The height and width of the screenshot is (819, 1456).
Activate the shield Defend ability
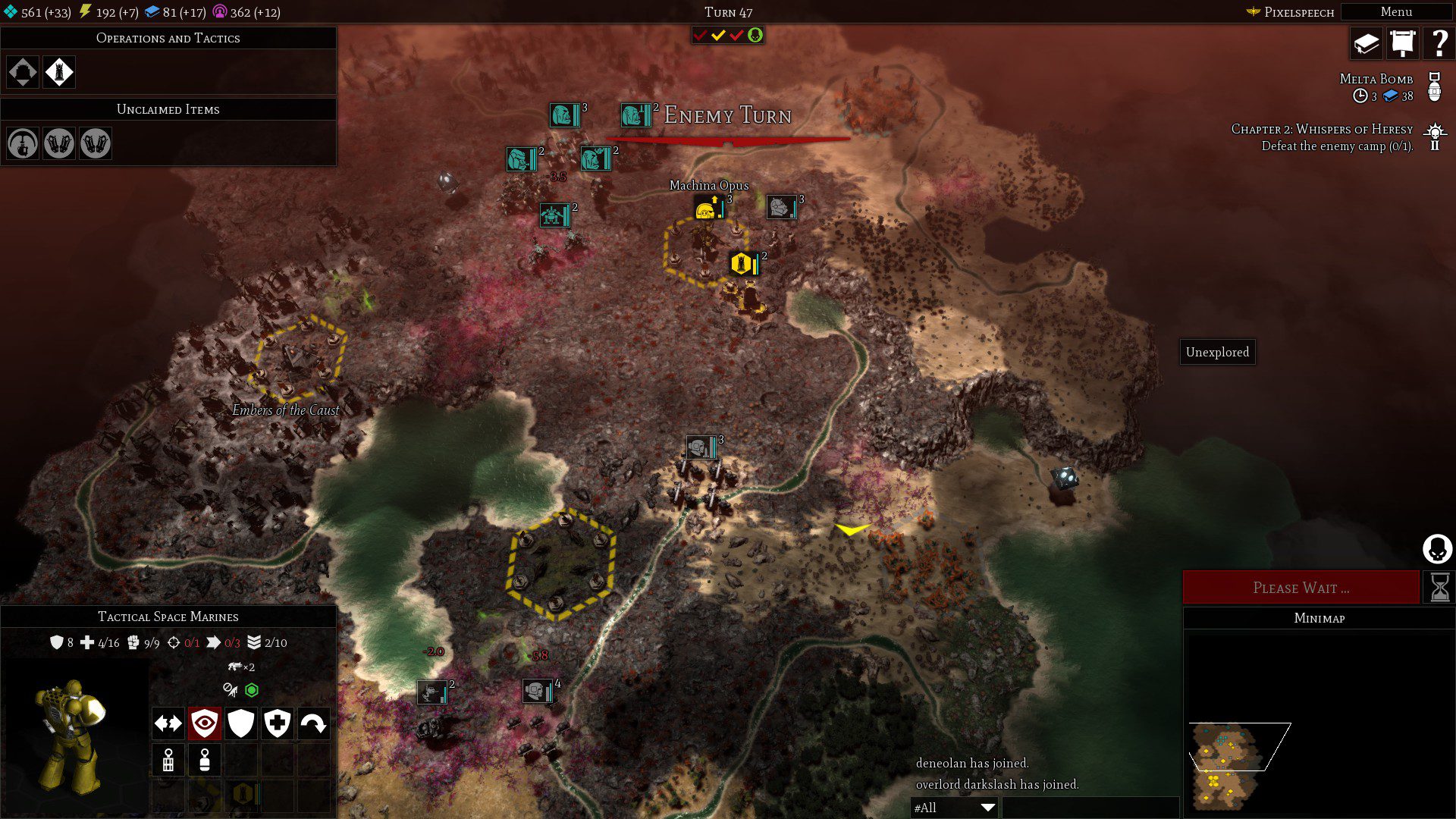point(240,723)
